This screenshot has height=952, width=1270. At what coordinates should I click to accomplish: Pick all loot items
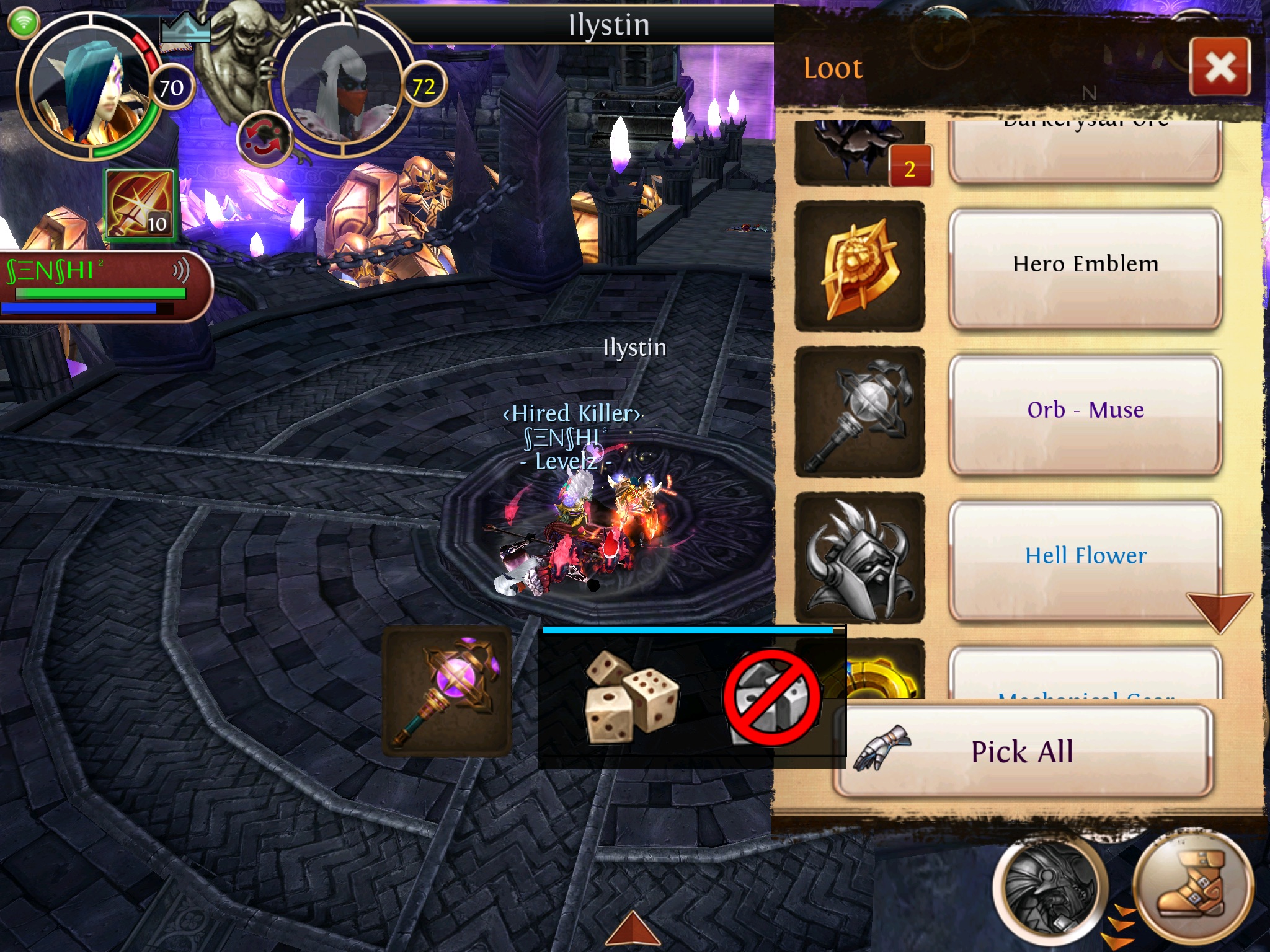(x=1023, y=751)
